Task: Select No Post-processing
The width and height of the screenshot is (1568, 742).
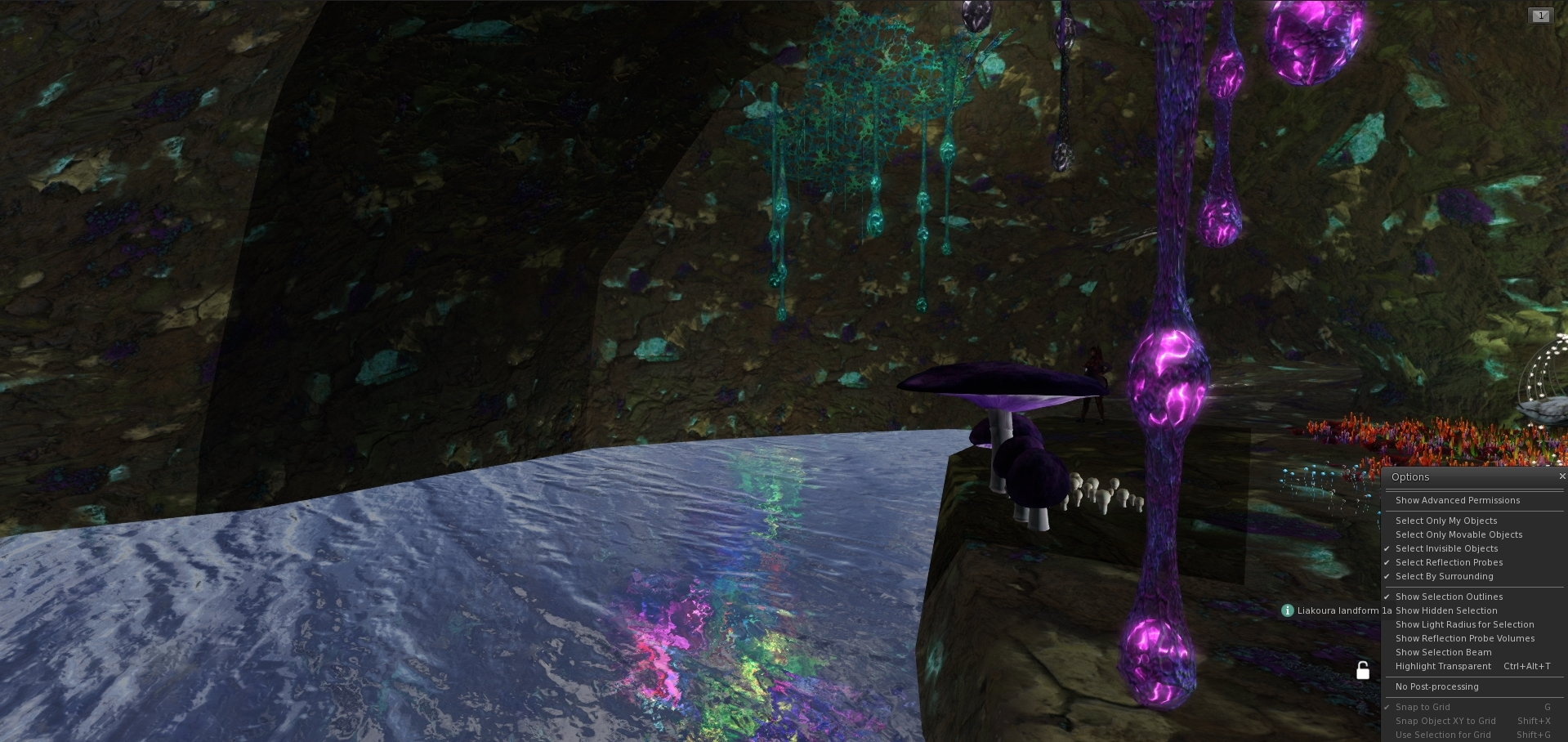Action: click(x=1436, y=686)
